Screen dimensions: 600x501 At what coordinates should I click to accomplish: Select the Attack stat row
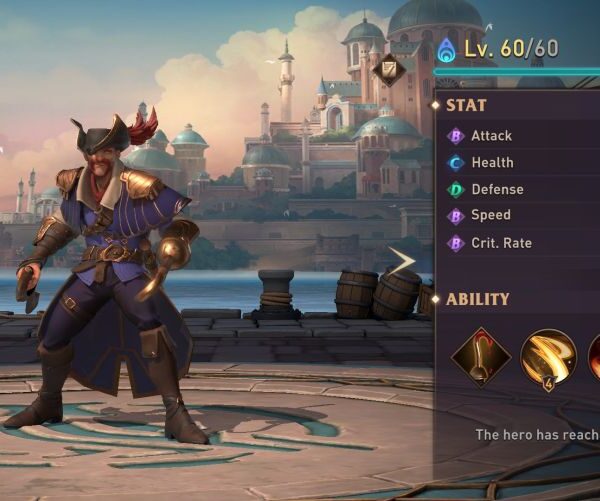(491, 136)
